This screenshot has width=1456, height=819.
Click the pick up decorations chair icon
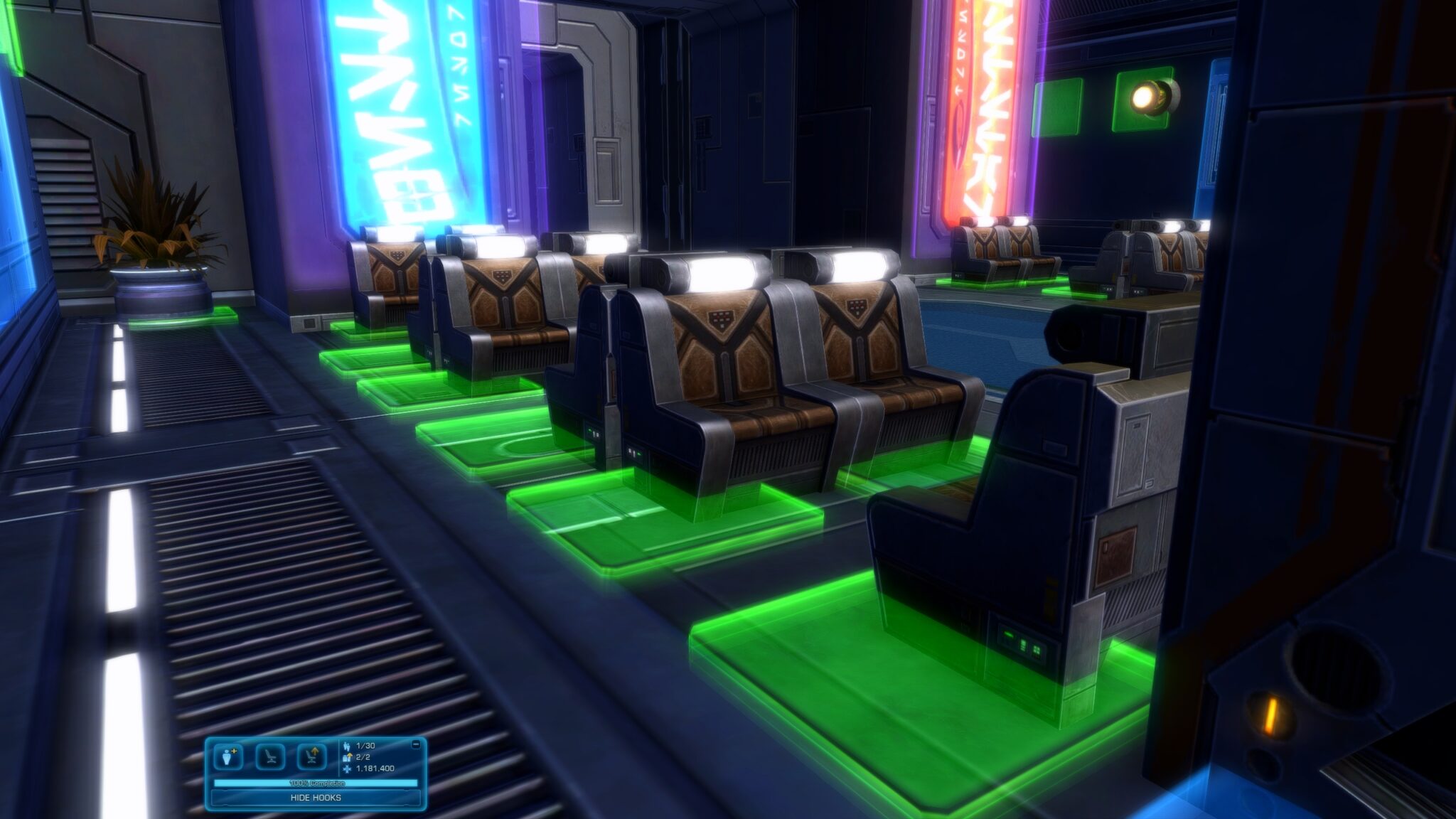311,756
